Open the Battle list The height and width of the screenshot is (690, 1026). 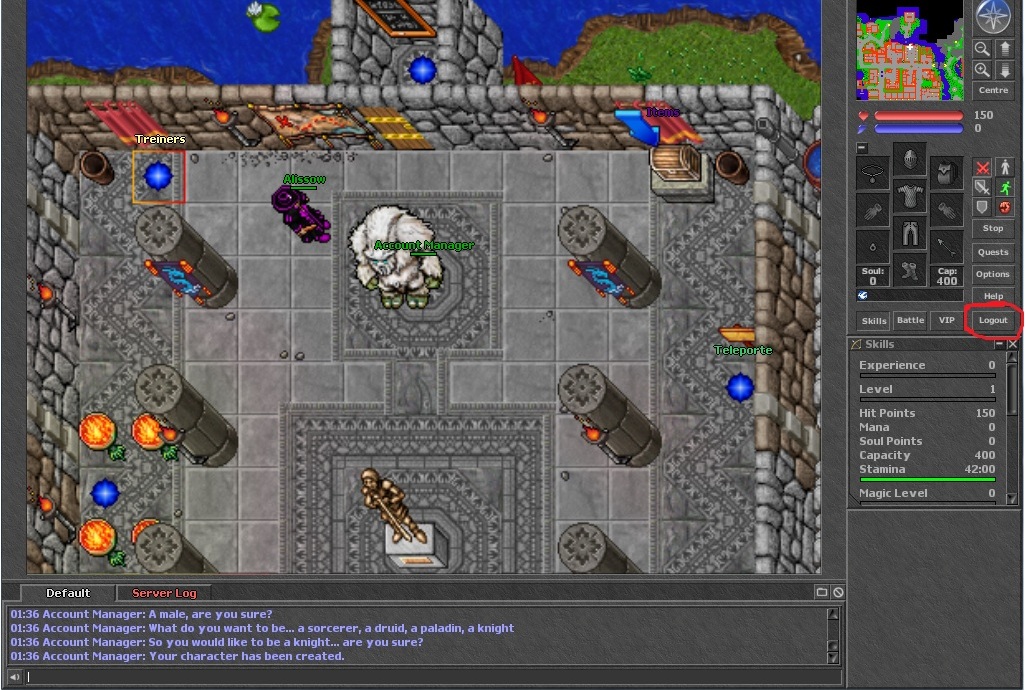[x=910, y=320]
